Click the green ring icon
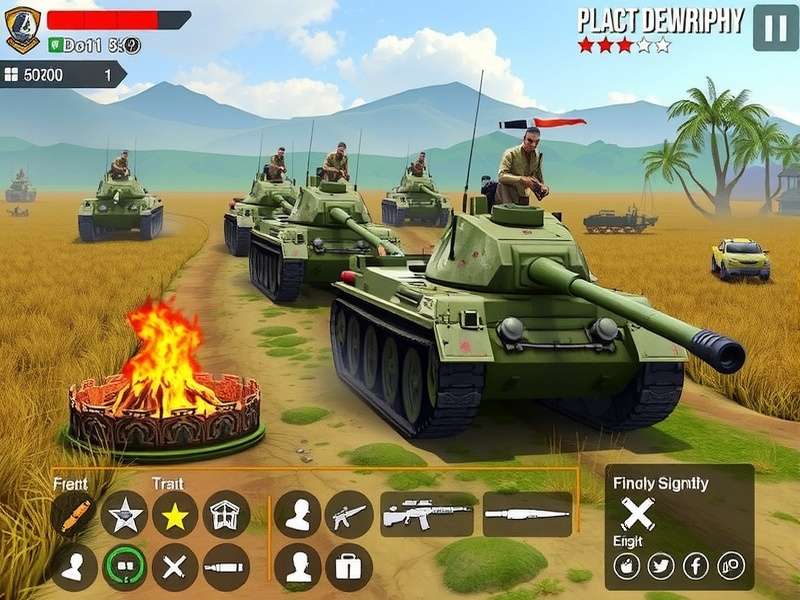This screenshot has height=600, width=800. click(x=125, y=567)
